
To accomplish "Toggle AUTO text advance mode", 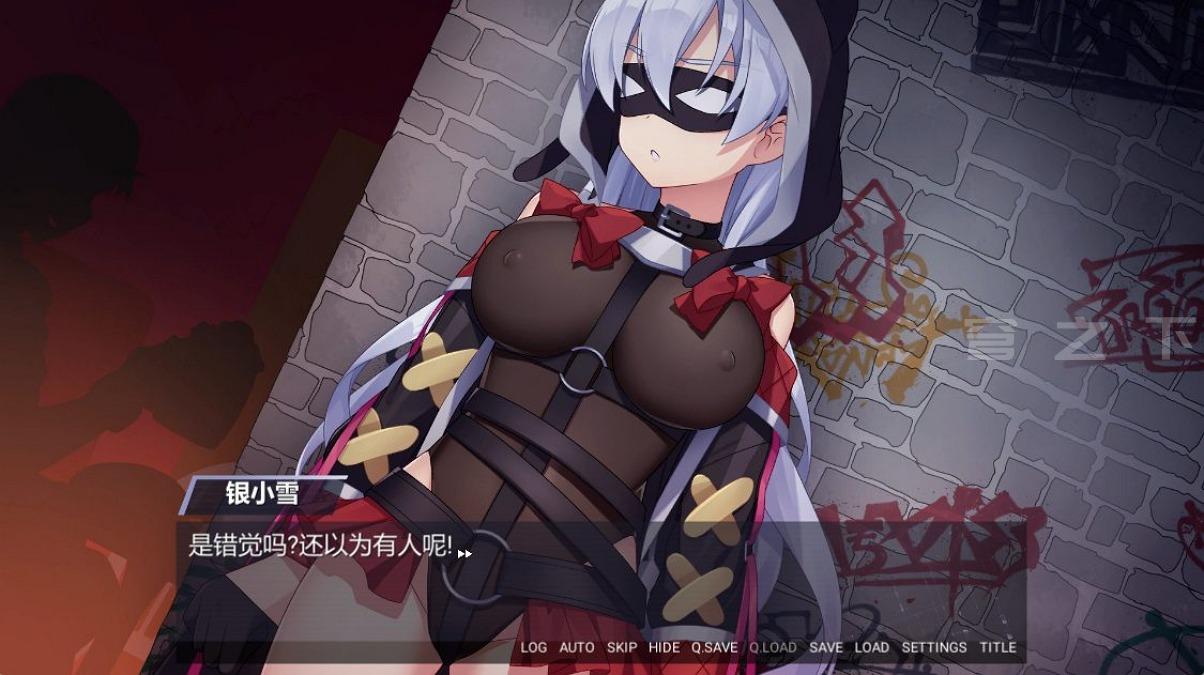I will 576,647.
